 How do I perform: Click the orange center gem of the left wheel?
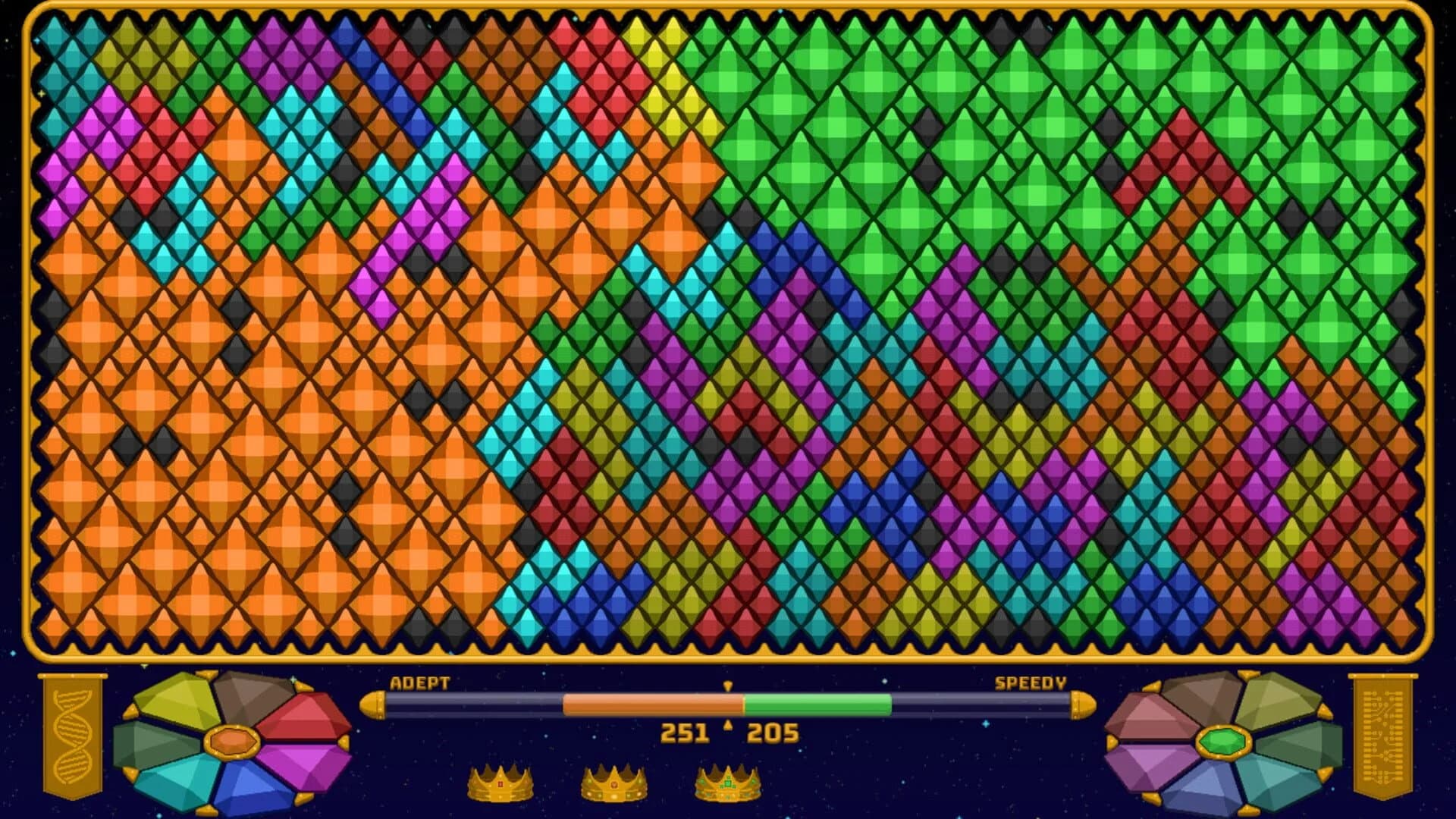(233, 742)
